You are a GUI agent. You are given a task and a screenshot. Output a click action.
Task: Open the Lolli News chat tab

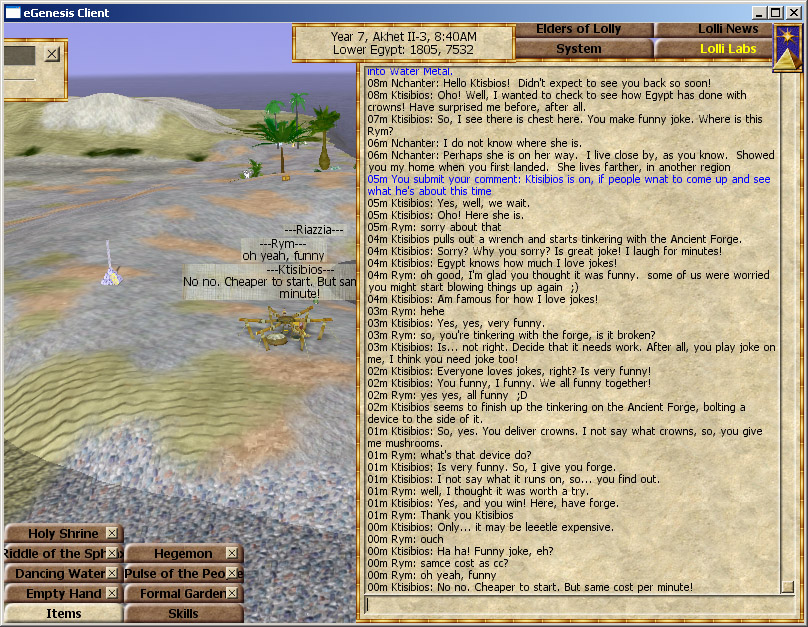pyautogui.click(x=713, y=29)
